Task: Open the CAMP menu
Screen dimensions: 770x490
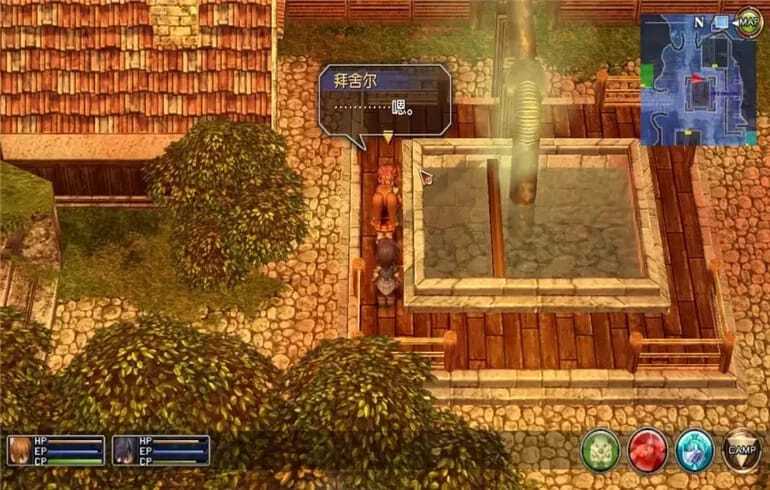Action: (x=741, y=450)
